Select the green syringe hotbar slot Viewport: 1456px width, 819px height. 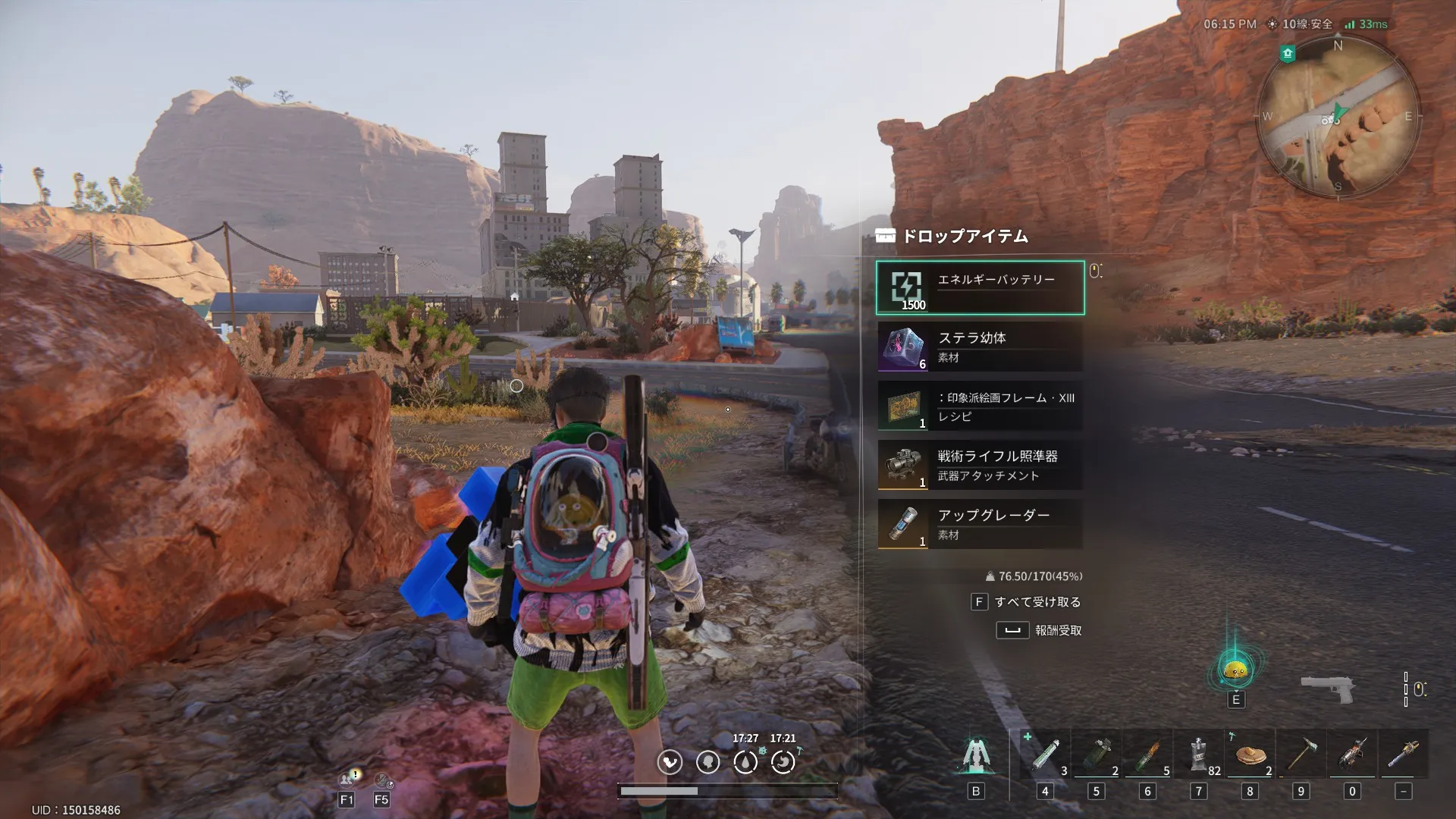[x=1045, y=755]
